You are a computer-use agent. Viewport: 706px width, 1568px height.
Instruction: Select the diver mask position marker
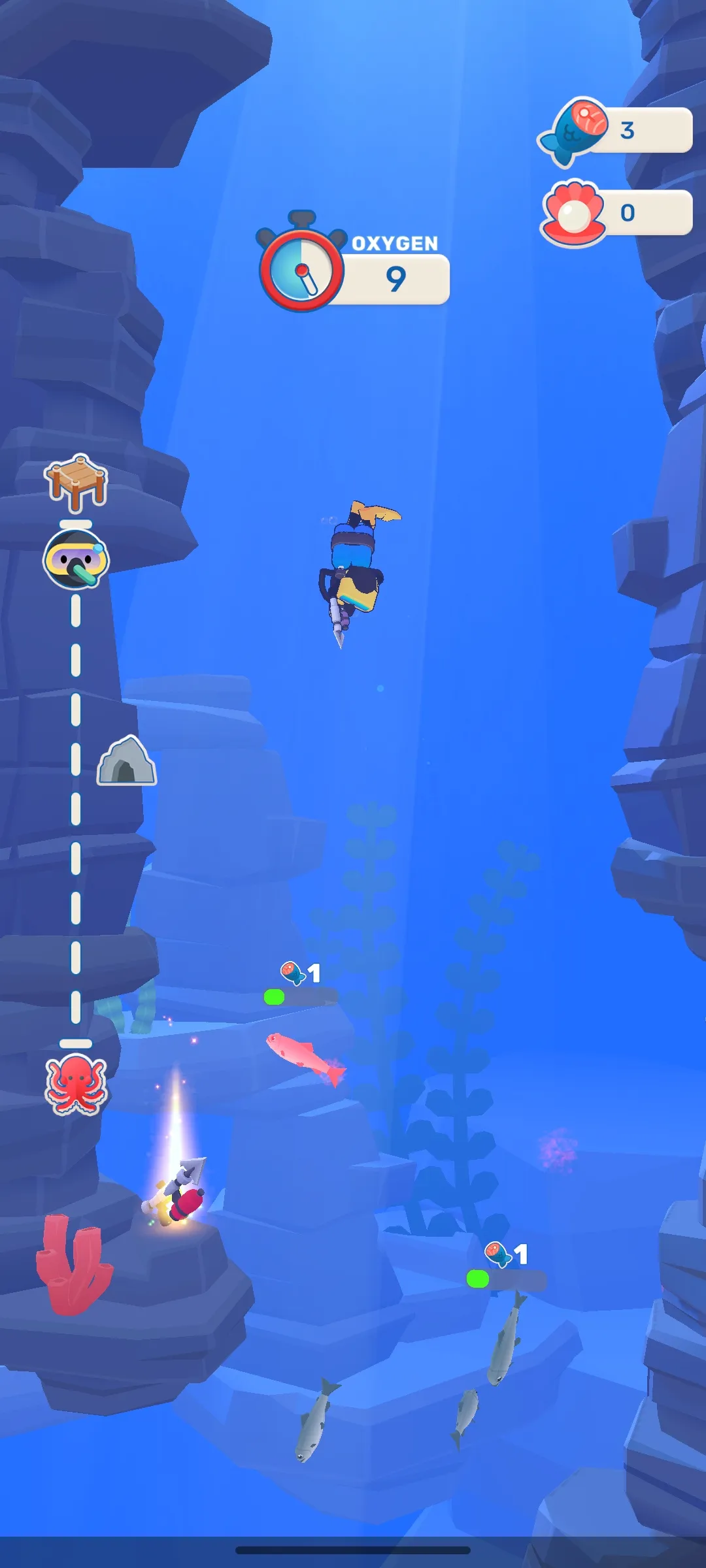click(76, 559)
